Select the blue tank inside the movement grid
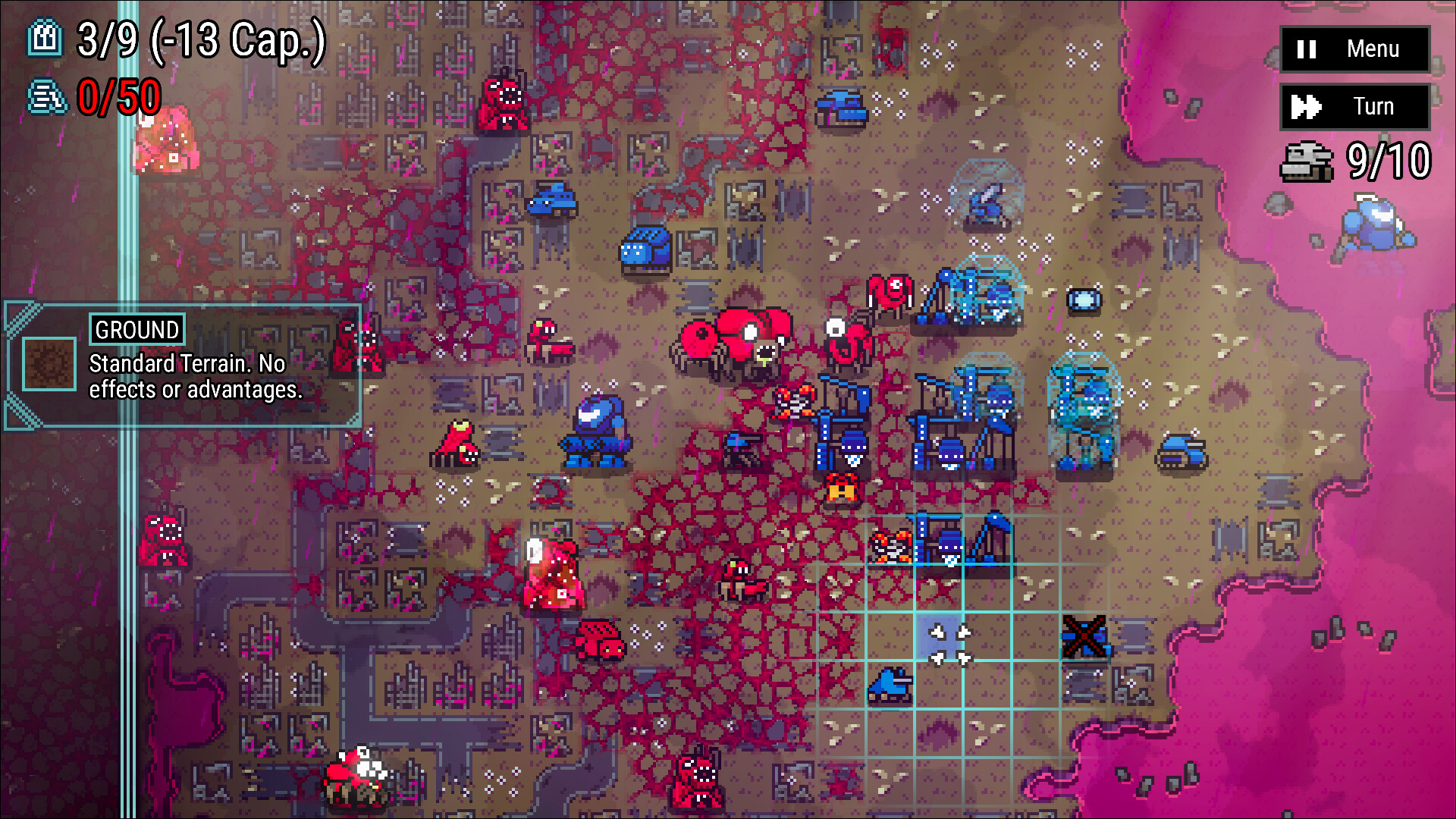Viewport: 1456px width, 819px height. point(890,686)
